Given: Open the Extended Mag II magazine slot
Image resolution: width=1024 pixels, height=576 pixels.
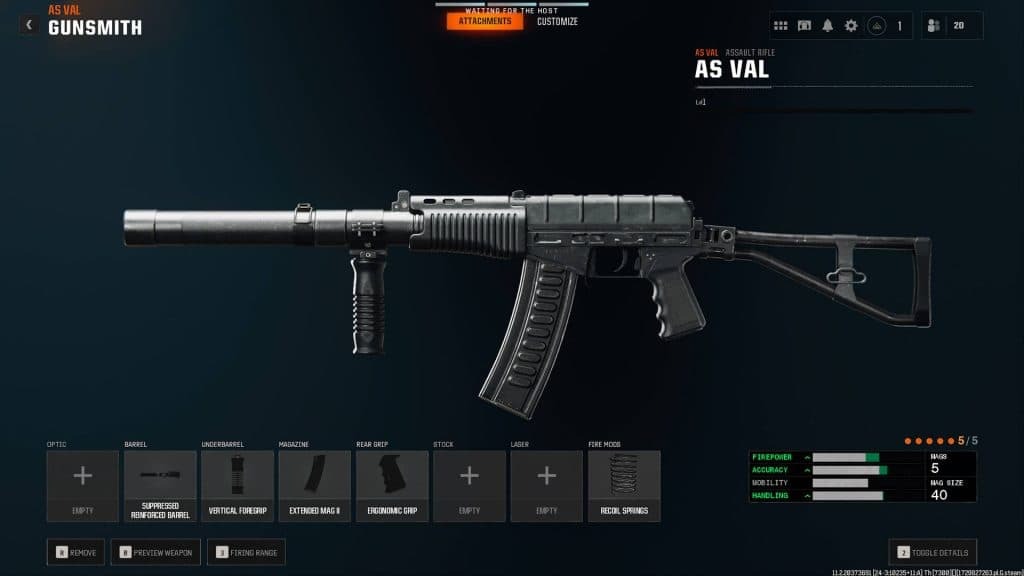Looking at the screenshot, I should pos(314,486).
